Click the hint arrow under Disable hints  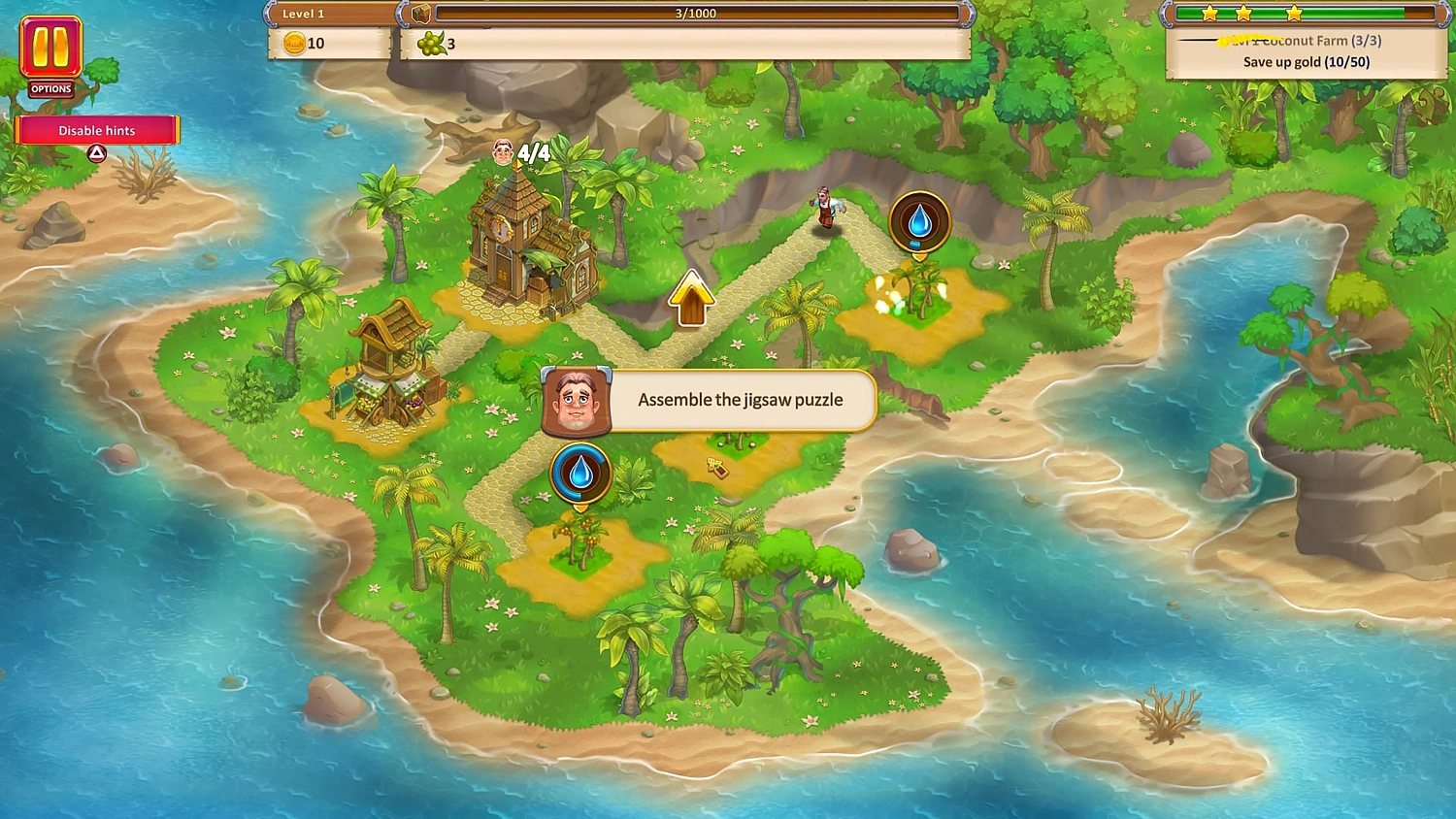[x=96, y=152]
